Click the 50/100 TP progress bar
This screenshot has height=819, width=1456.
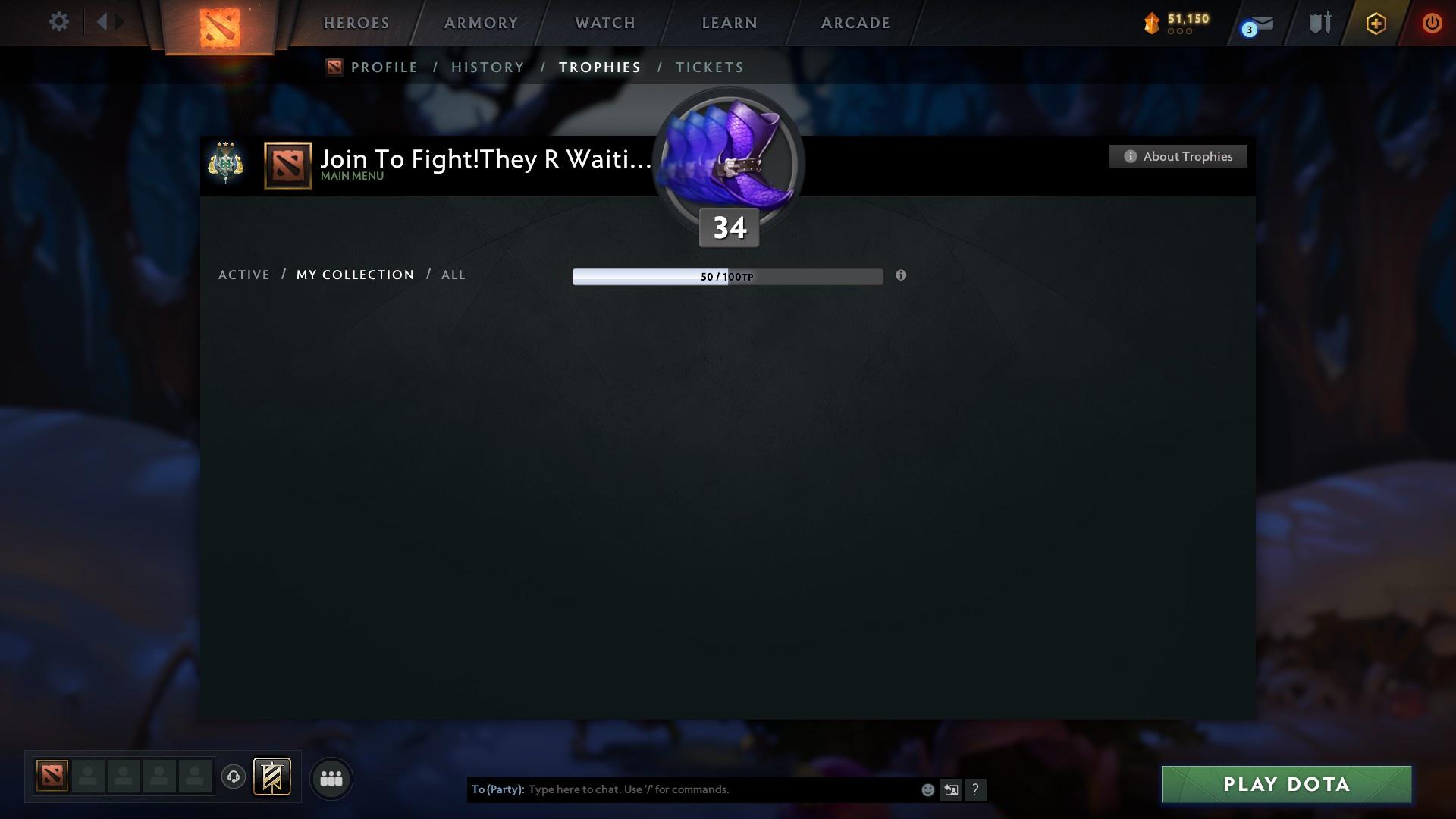point(727,276)
